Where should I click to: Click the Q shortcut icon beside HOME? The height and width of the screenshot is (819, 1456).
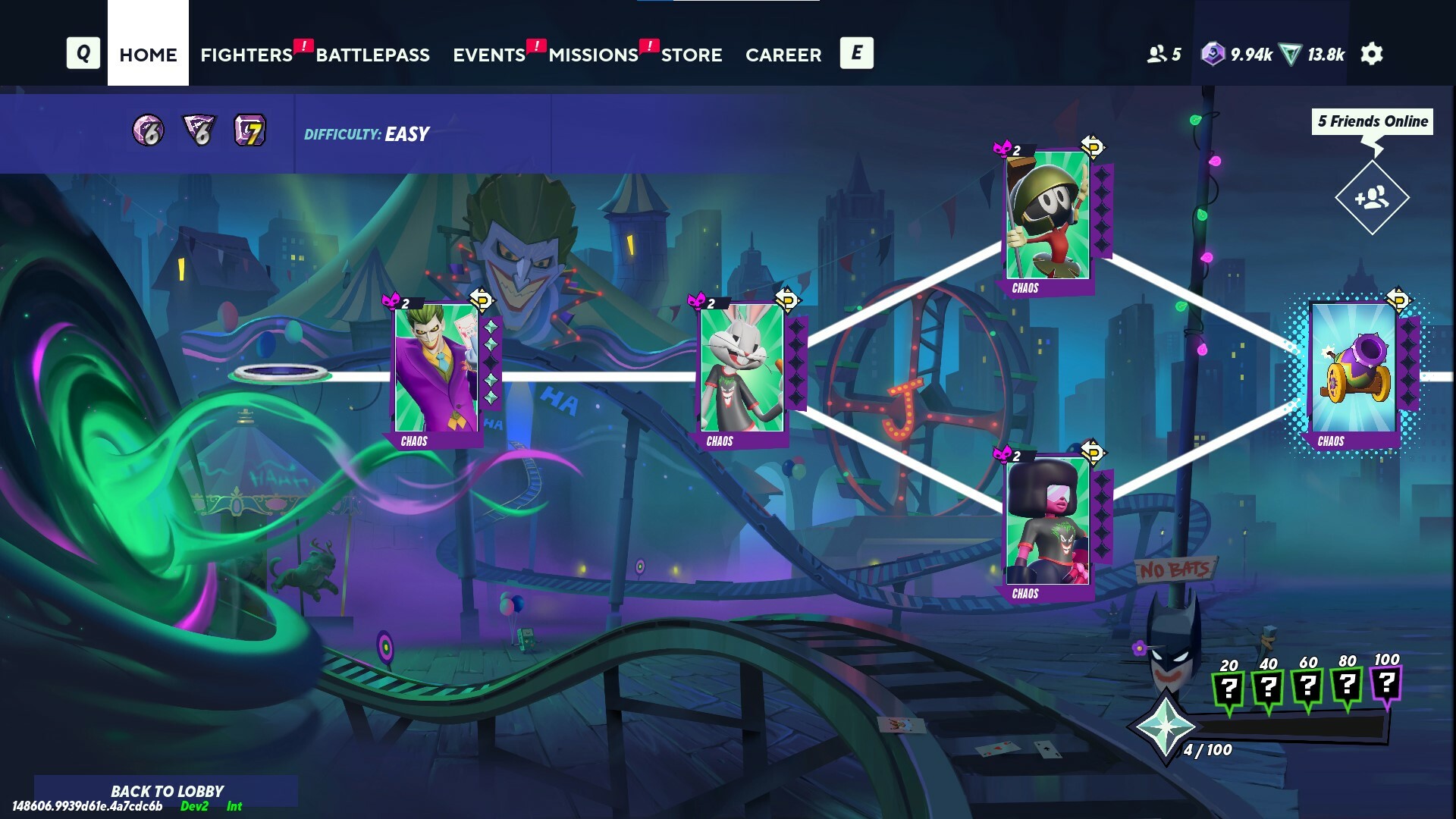(83, 53)
